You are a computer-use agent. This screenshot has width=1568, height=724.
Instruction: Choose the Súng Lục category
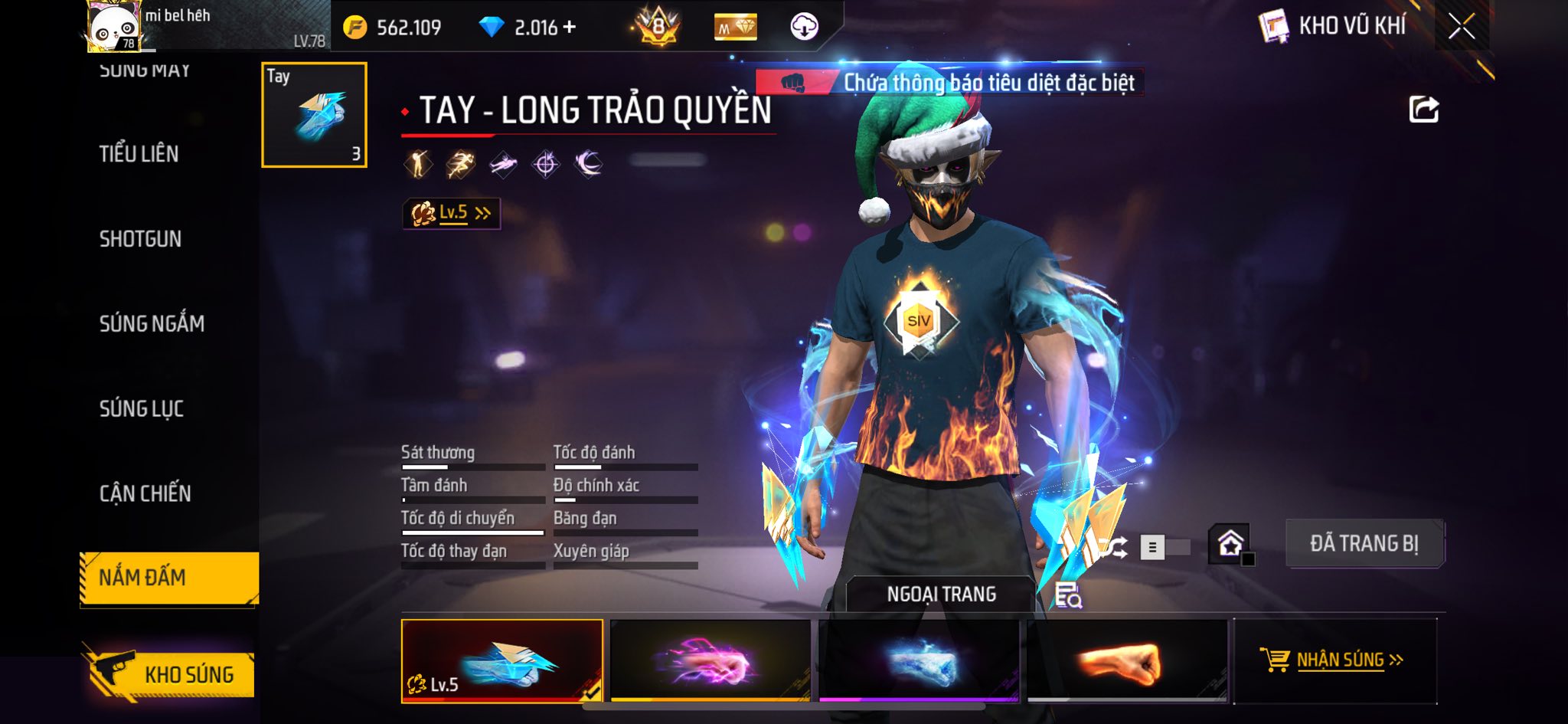click(142, 409)
